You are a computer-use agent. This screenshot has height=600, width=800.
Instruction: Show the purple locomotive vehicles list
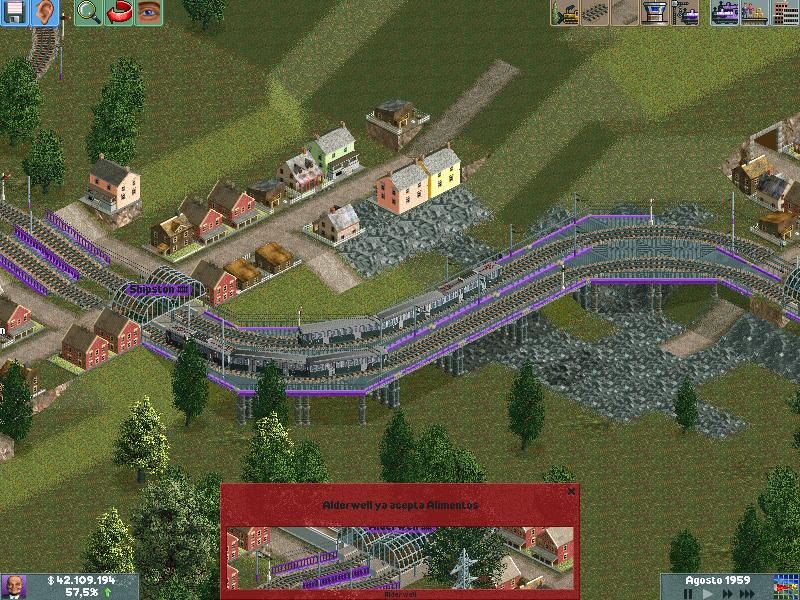click(x=725, y=13)
